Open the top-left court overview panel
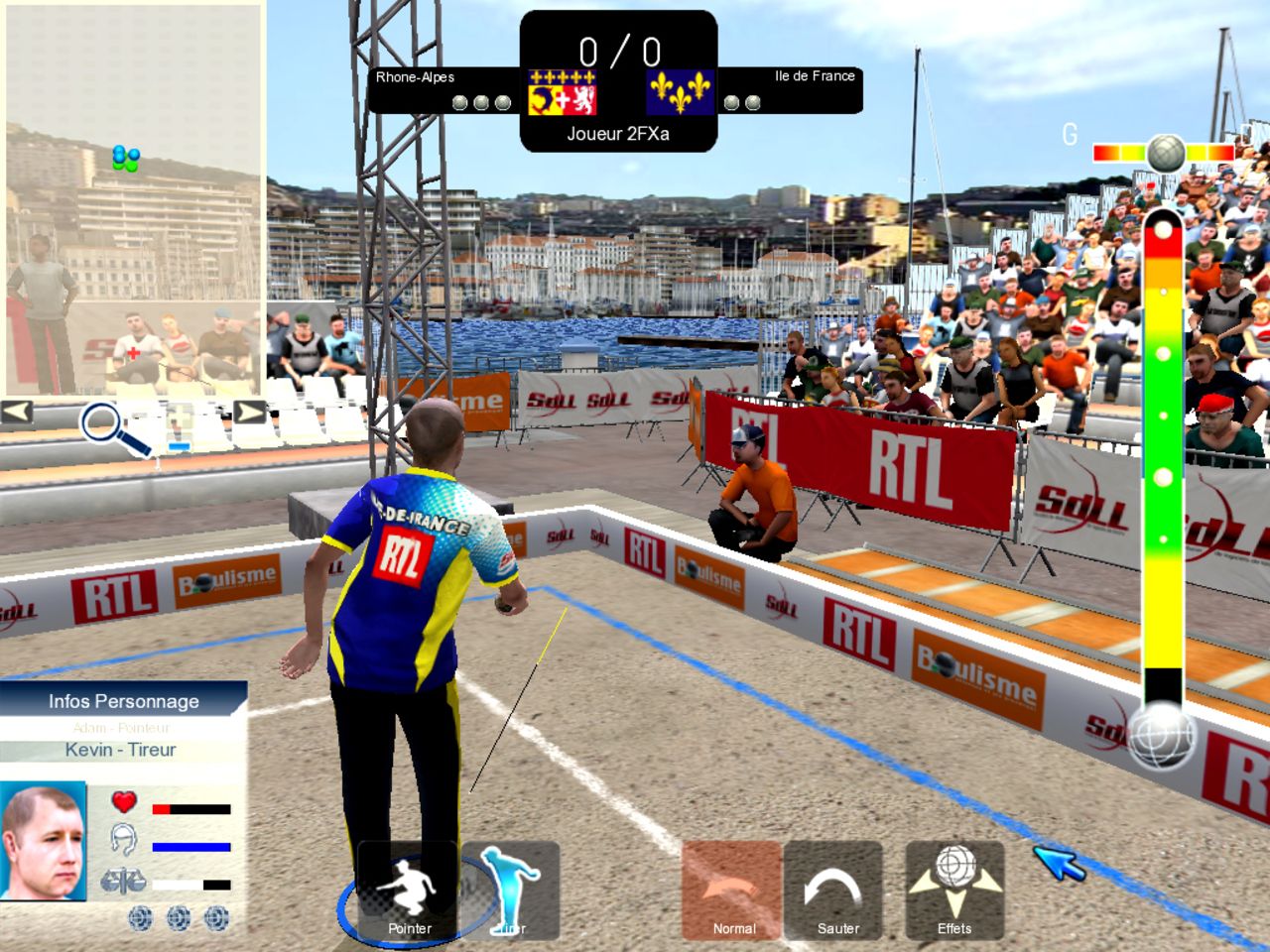The image size is (1270, 952). (134, 198)
